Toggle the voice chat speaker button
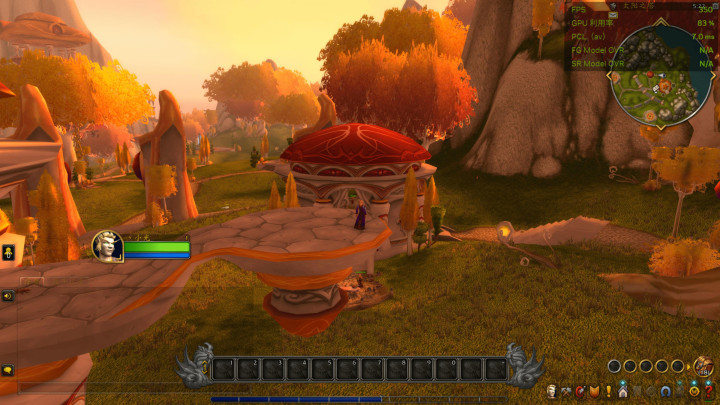The image size is (720, 405). pyautogui.click(x=7, y=296)
